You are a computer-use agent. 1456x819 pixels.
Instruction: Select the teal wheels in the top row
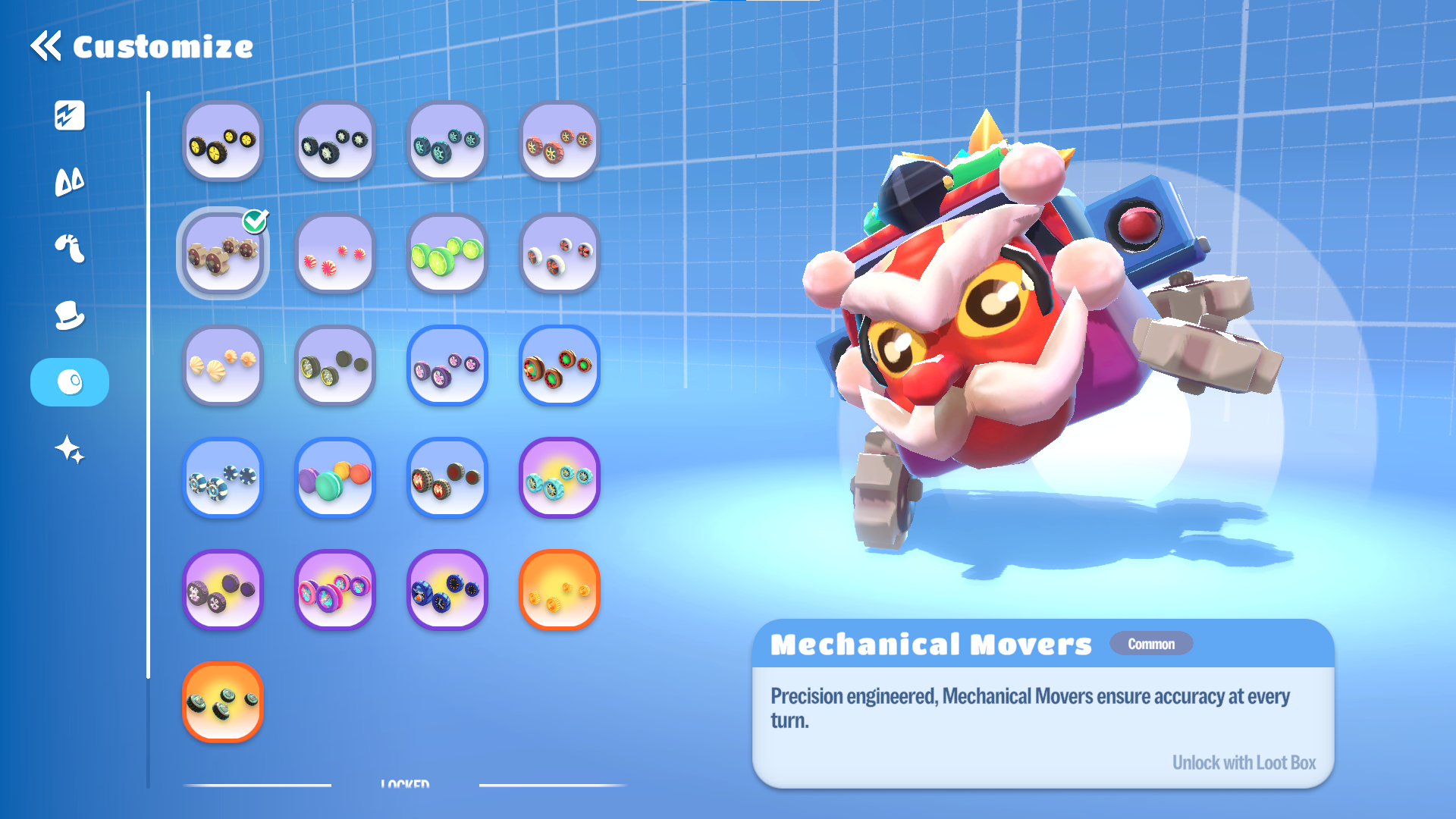coord(447,142)
